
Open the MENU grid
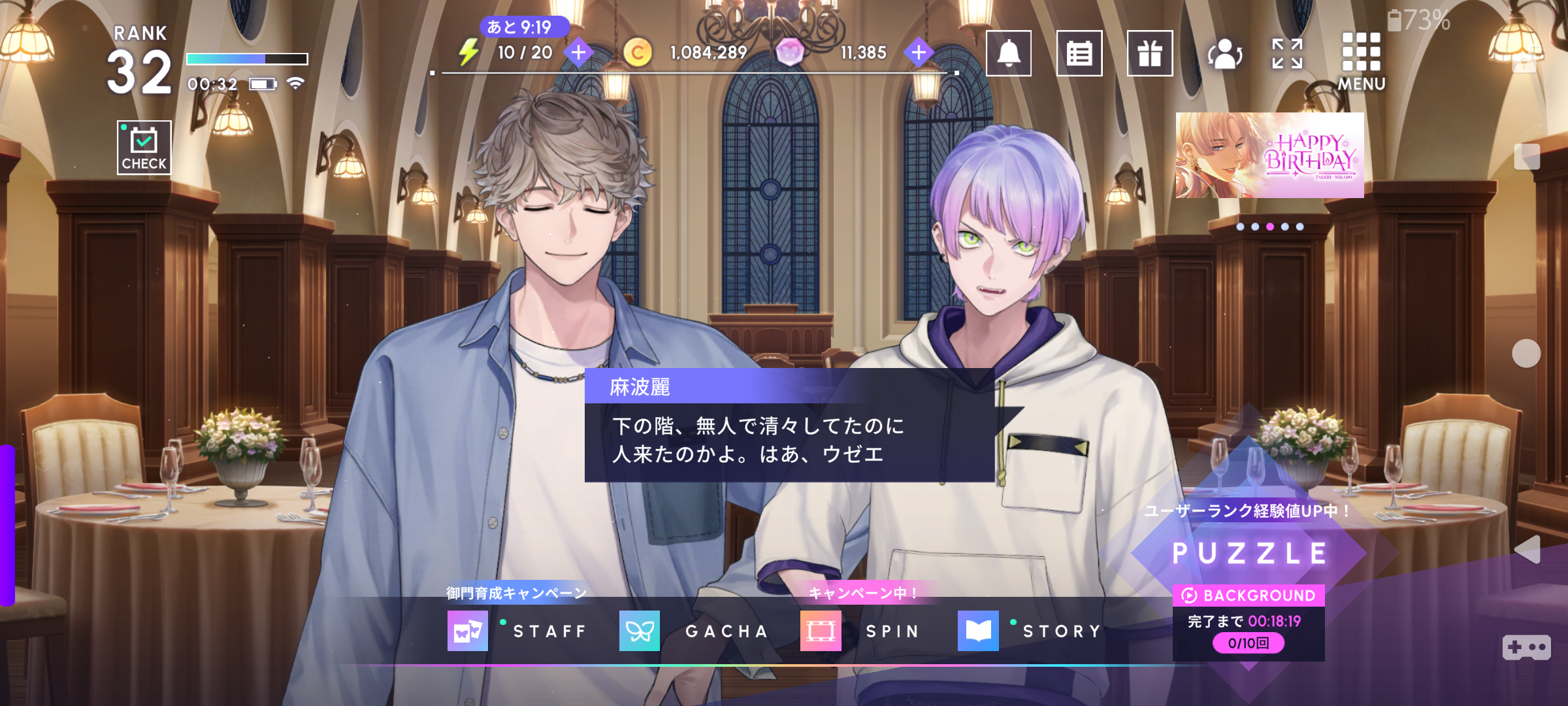1361,60
